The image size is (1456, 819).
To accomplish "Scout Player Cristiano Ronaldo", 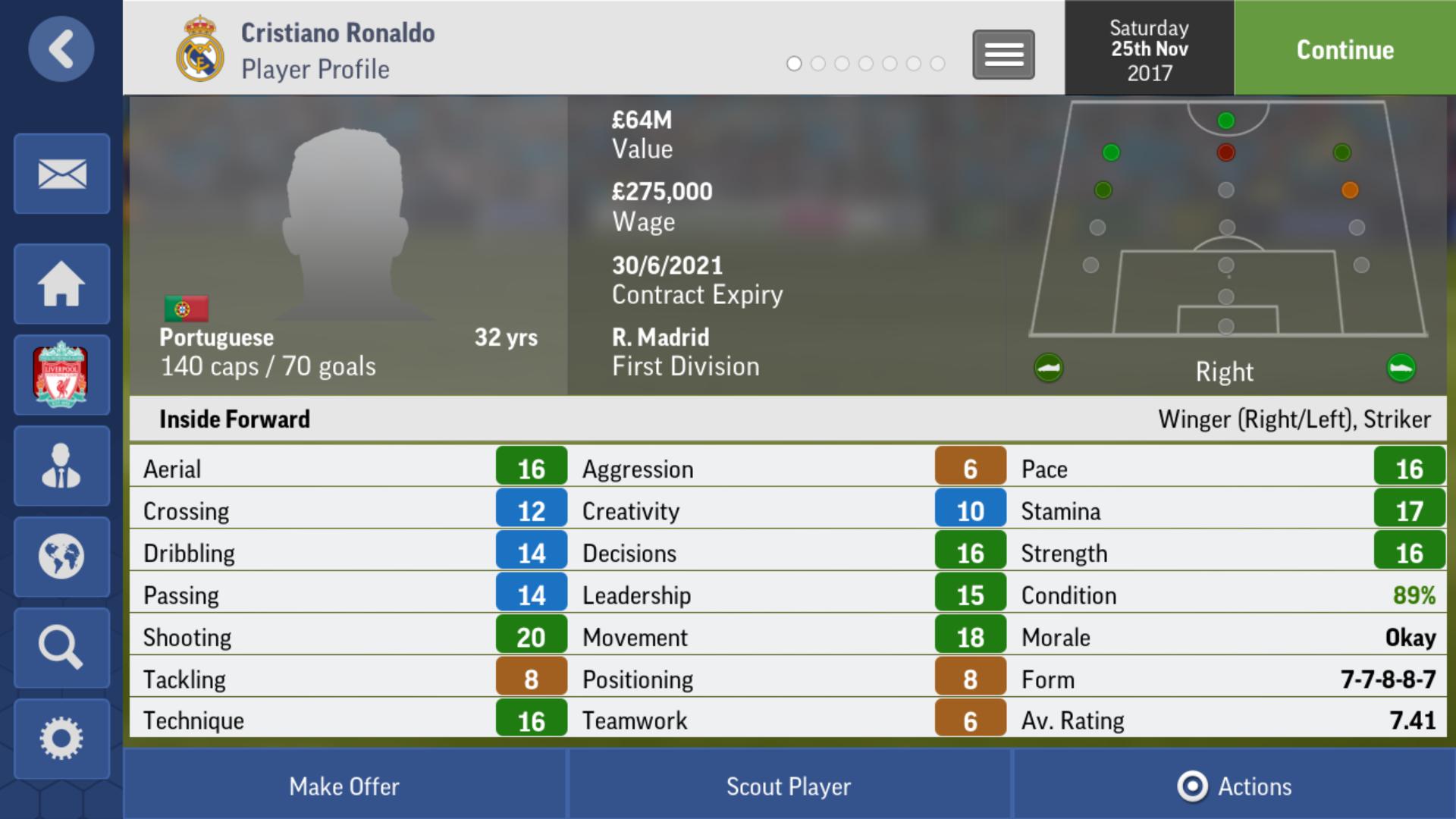I will click(789, 786).
